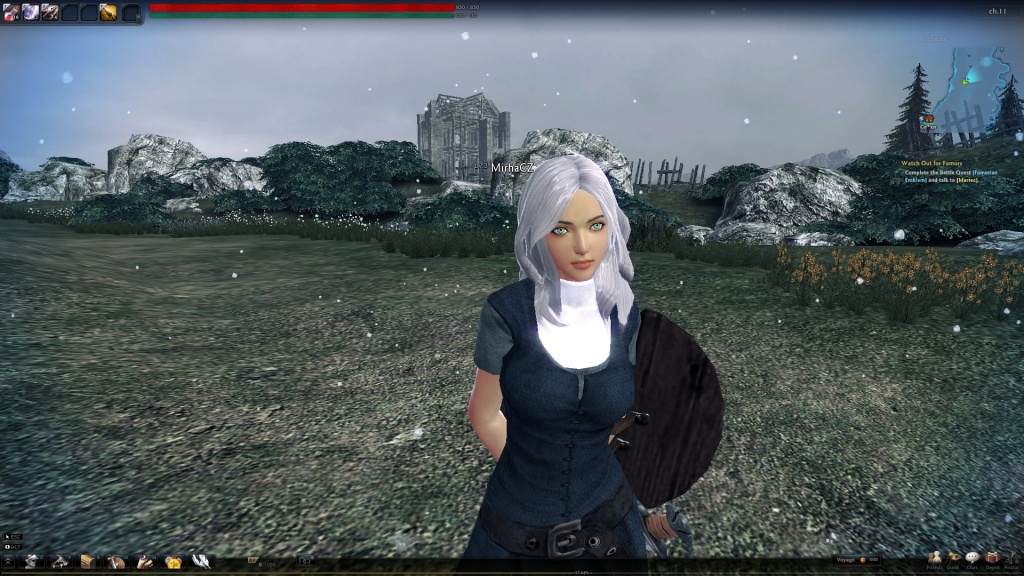Screen dimensions: 1024x576
Task: Select the purple orb quick slot item
Action: click(x=30, y=12)
